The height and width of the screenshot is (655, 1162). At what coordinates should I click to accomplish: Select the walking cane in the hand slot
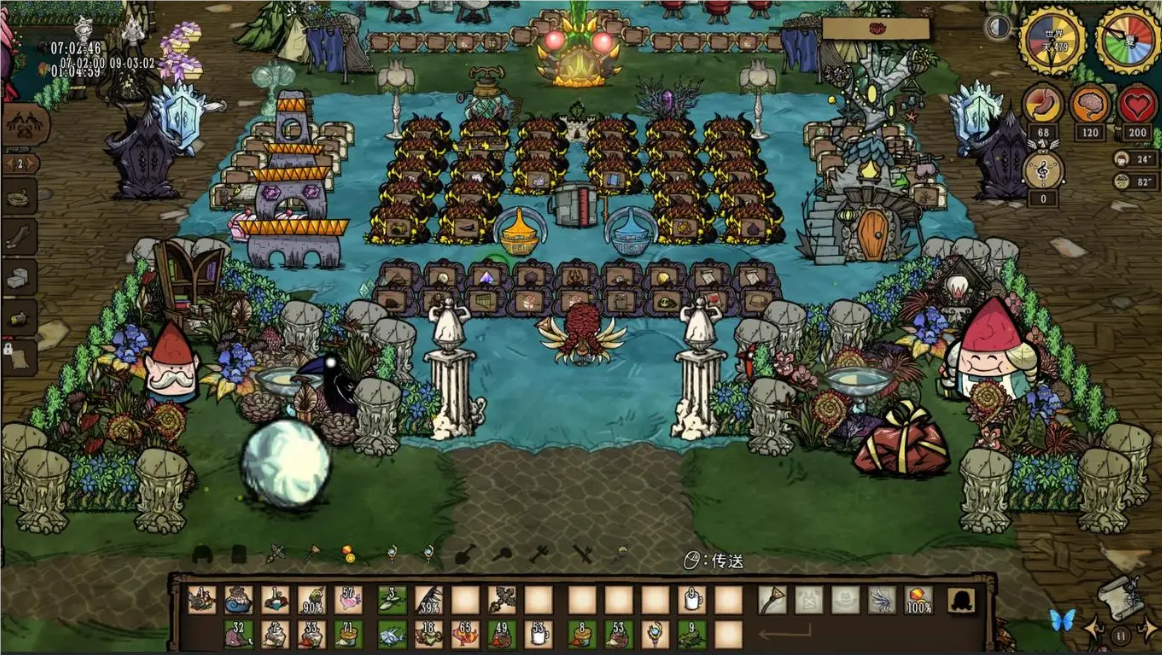coord(771,600)
